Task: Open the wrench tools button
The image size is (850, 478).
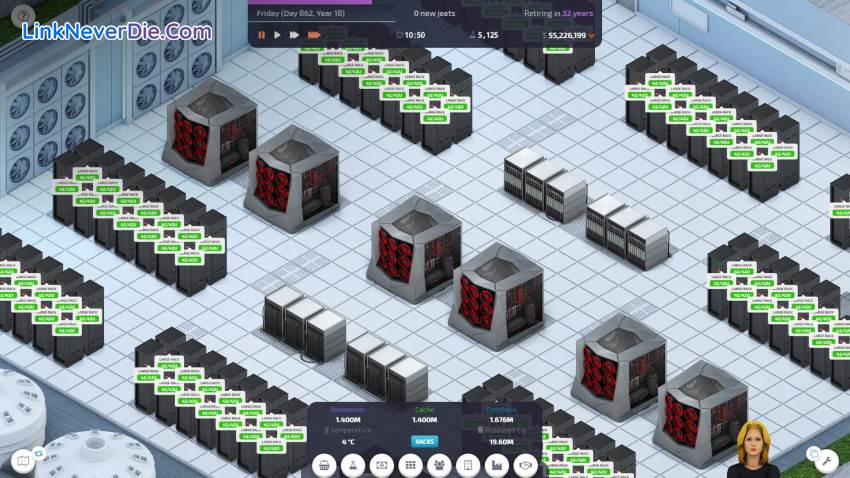Action: coord(825,460)
